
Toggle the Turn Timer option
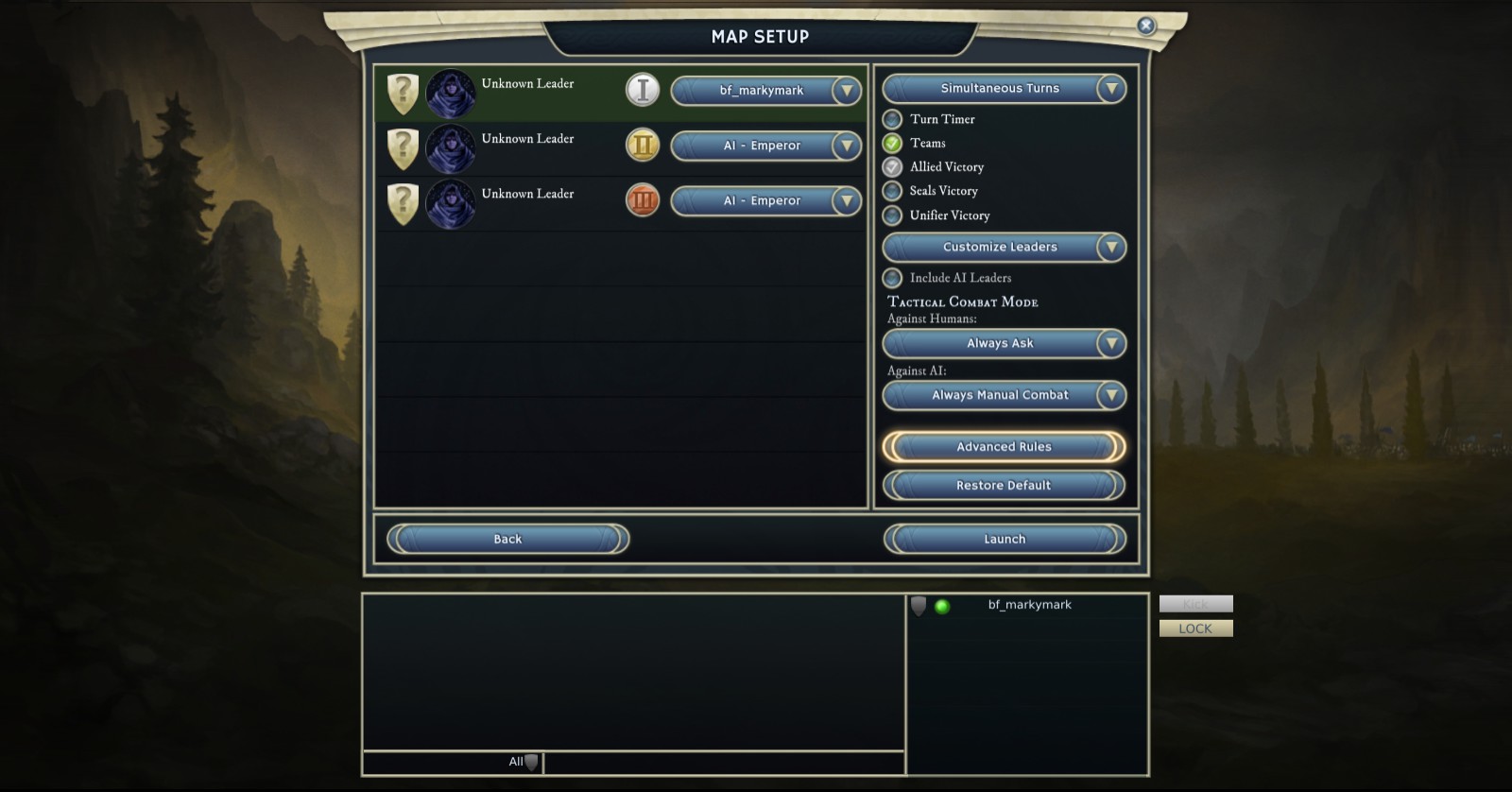(x=892, y=120)
